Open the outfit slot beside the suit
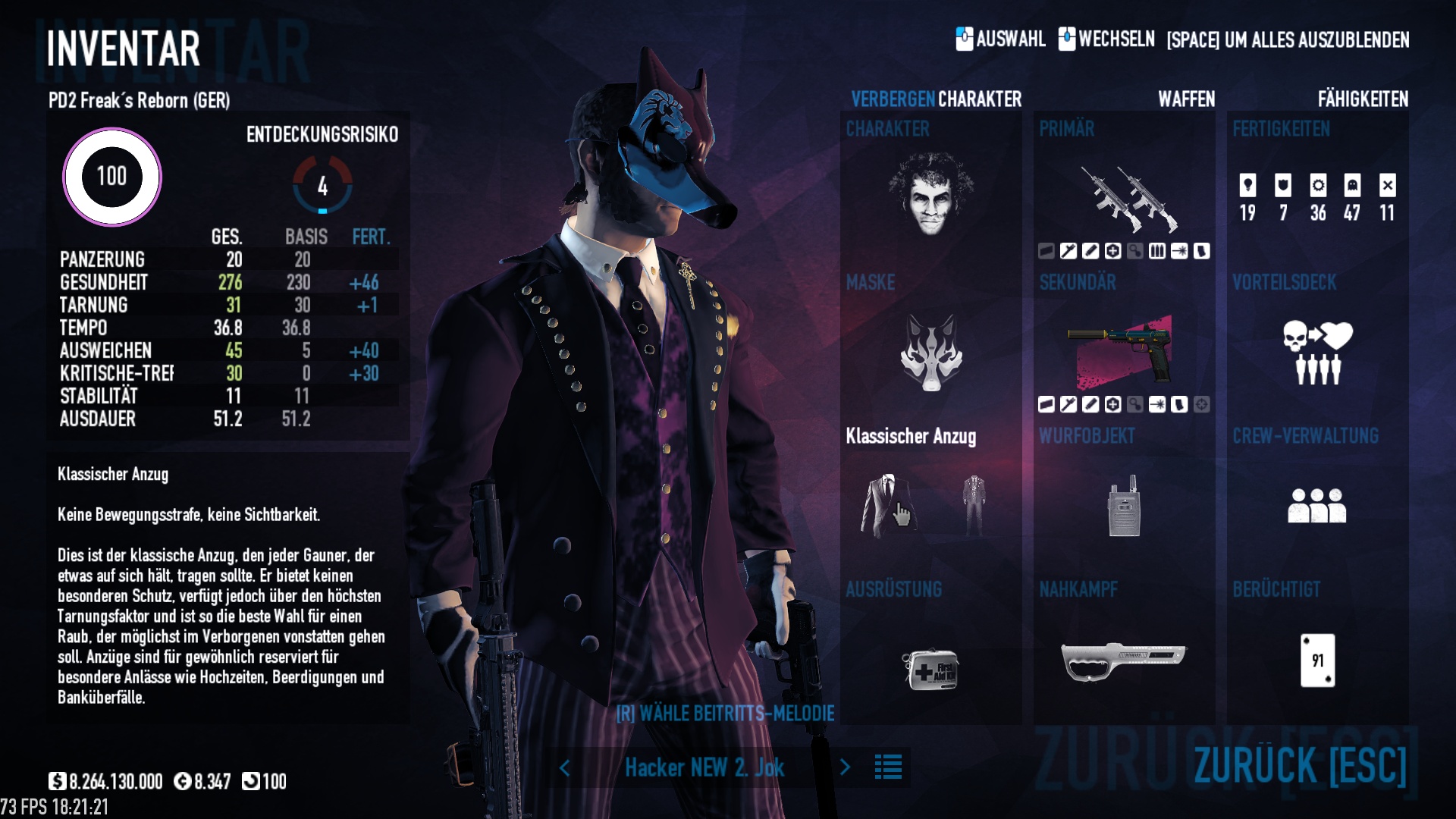 (x=974, y=505)
